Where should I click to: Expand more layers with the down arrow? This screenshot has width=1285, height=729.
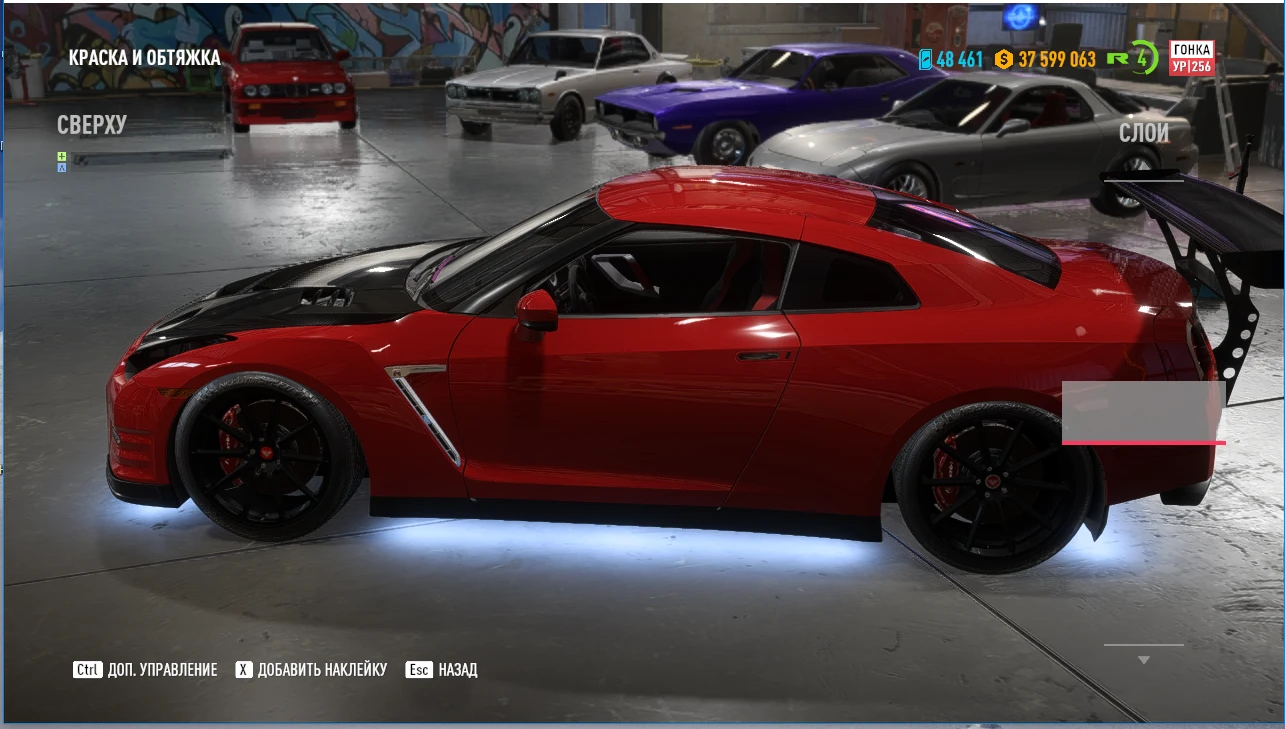(x=1143, y=658)
